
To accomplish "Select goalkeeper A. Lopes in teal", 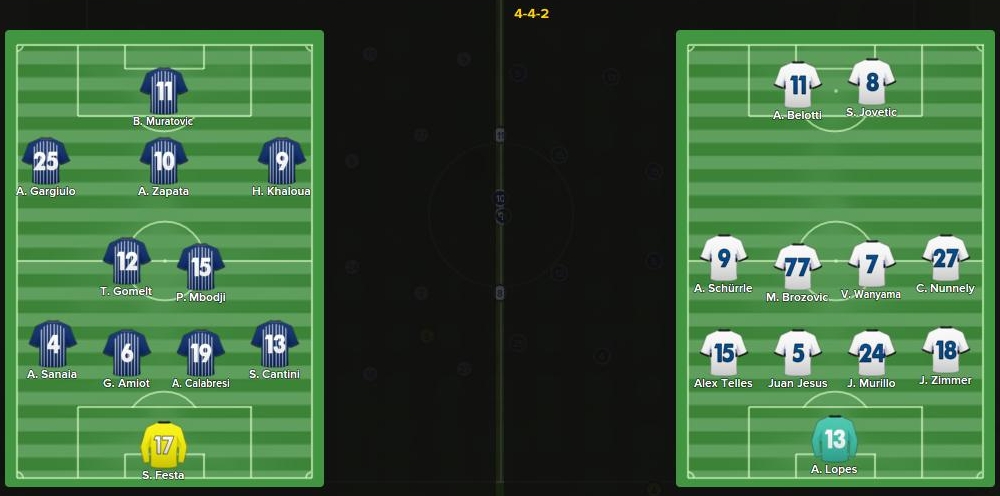I will (x=835, y=440).
